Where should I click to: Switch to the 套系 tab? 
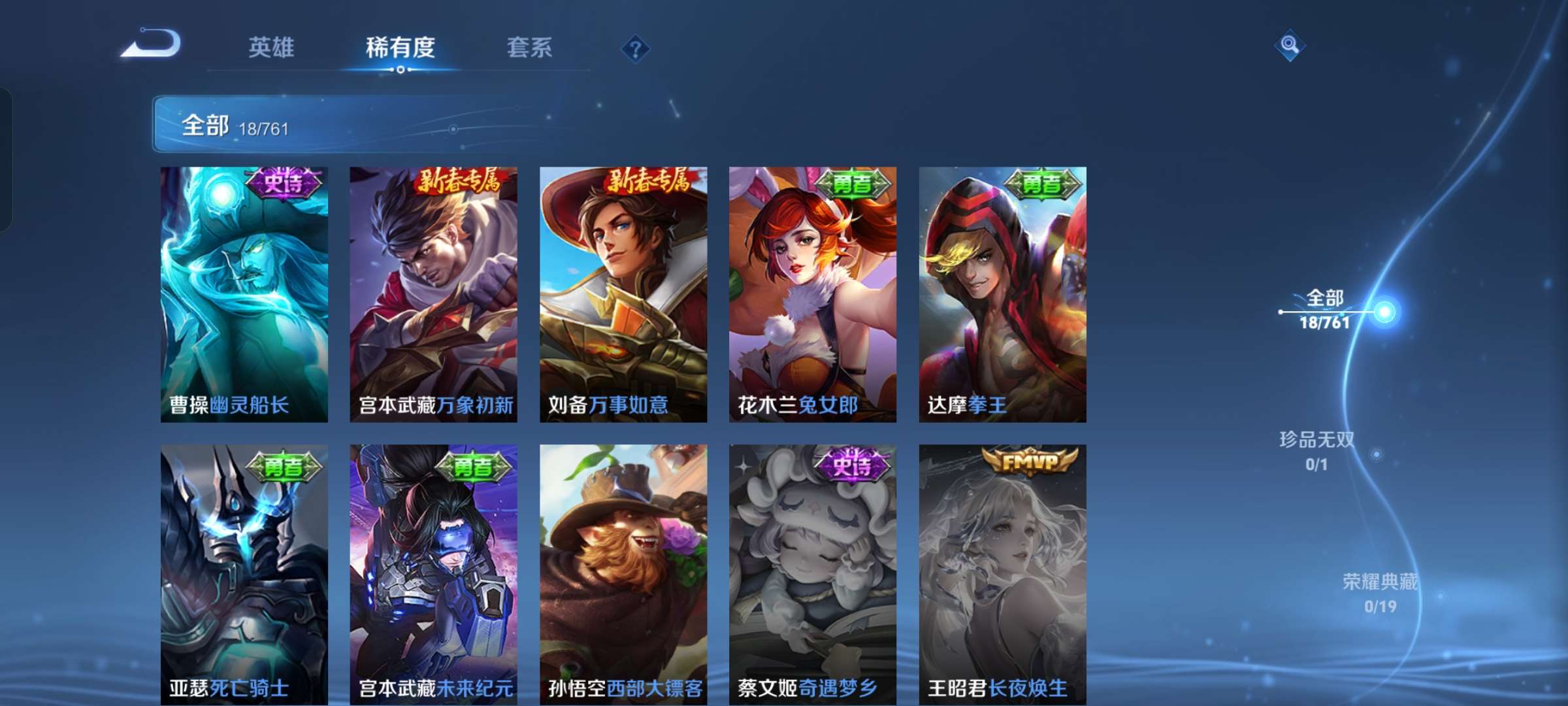(529, 48)
